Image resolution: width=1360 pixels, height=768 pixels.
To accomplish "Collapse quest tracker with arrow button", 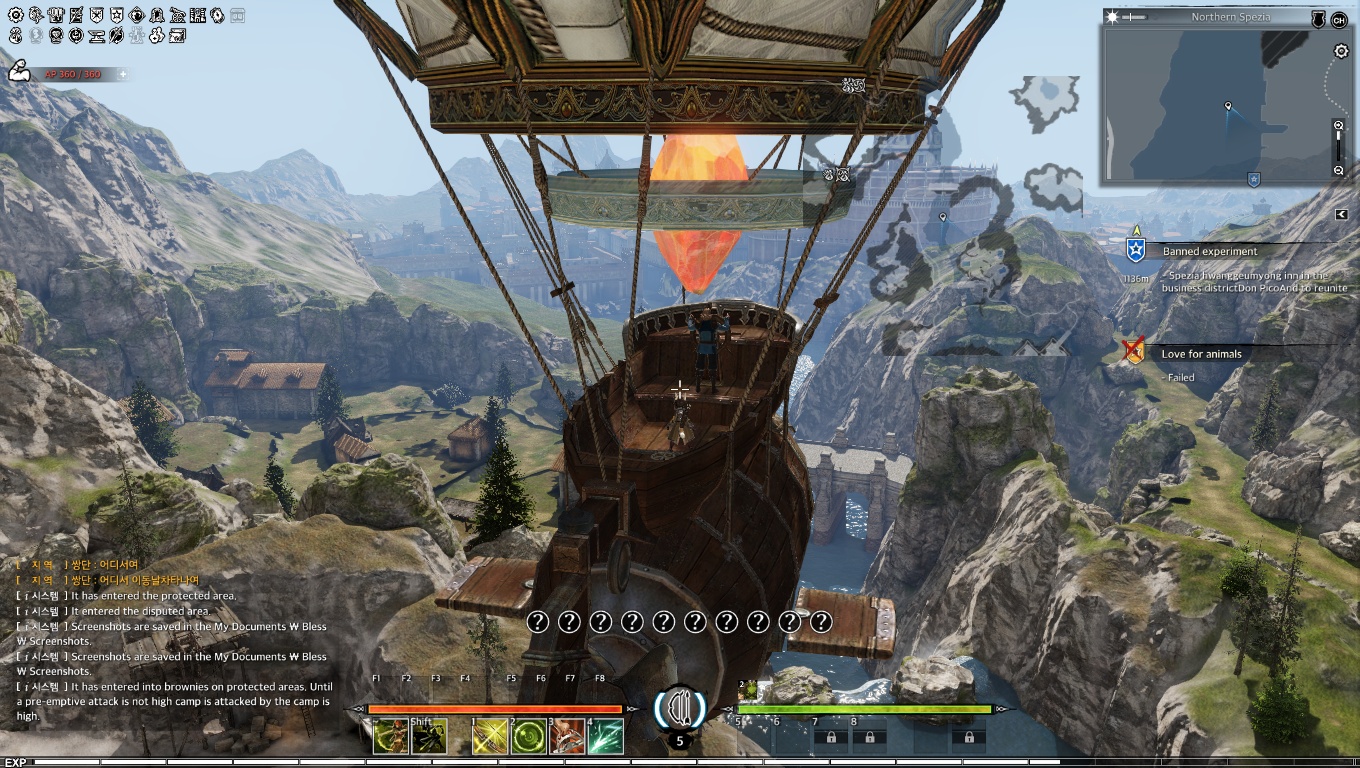I will [x=1342, y=214].
